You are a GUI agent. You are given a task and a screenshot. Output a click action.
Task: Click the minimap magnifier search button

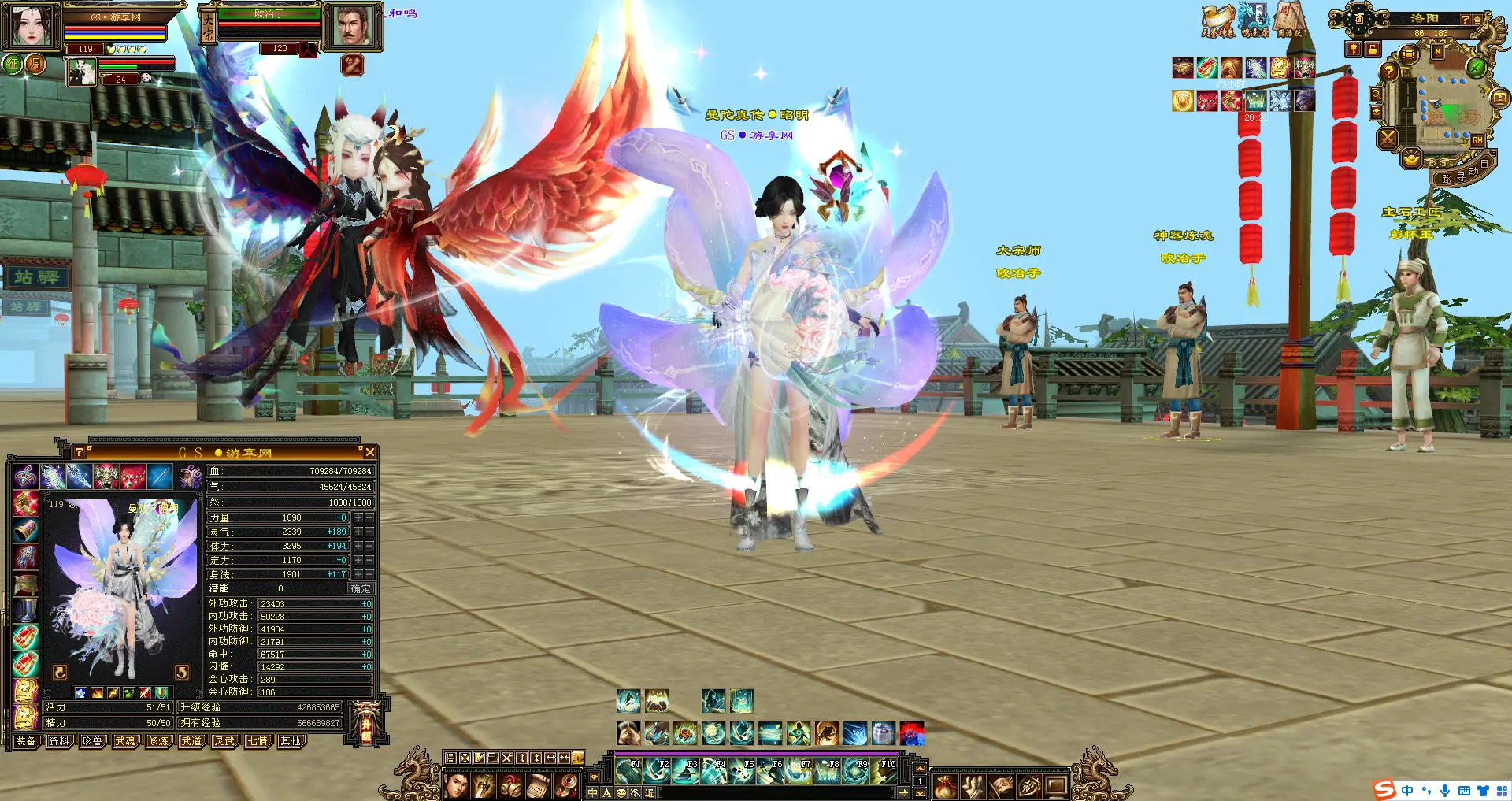coord(1376,94)
